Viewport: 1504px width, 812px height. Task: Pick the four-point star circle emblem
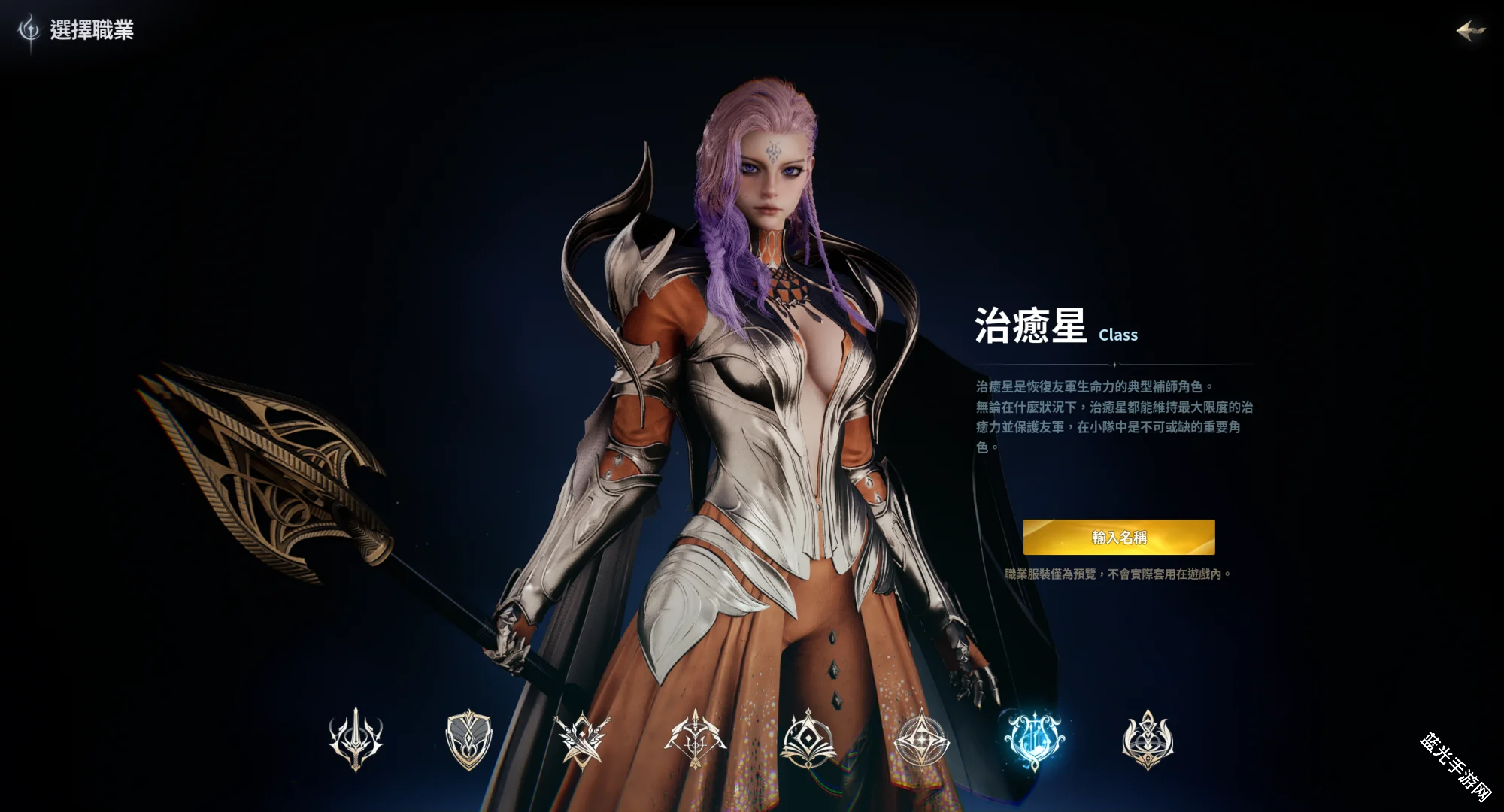point(921,739)
